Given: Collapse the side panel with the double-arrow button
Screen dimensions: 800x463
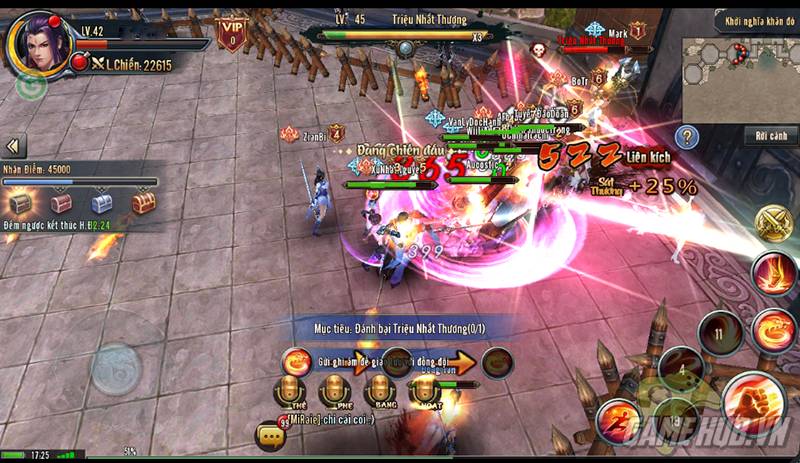Looking at the screenshot, I should tap(14, 146).
